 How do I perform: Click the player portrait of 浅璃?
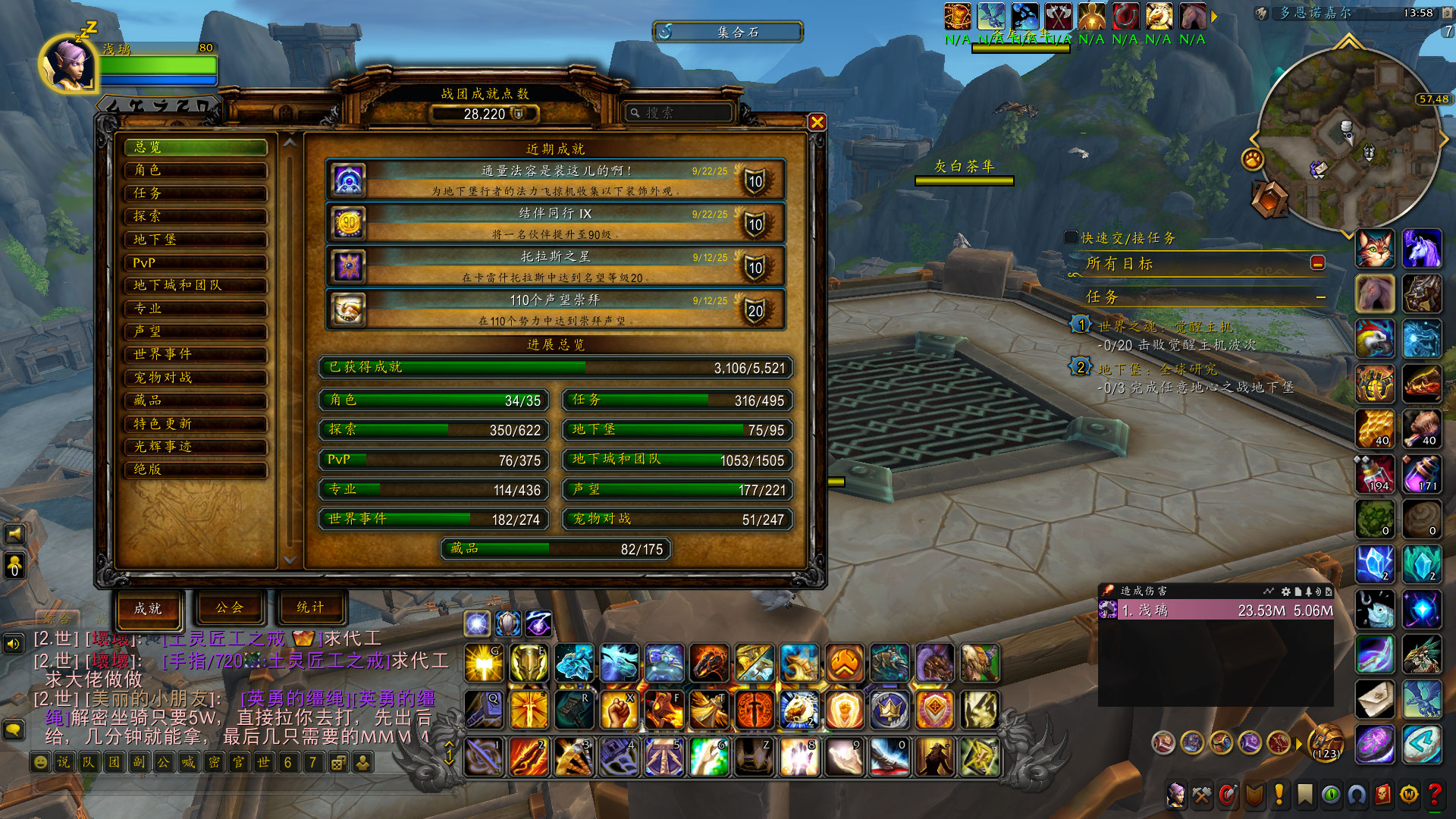[68, 64]
